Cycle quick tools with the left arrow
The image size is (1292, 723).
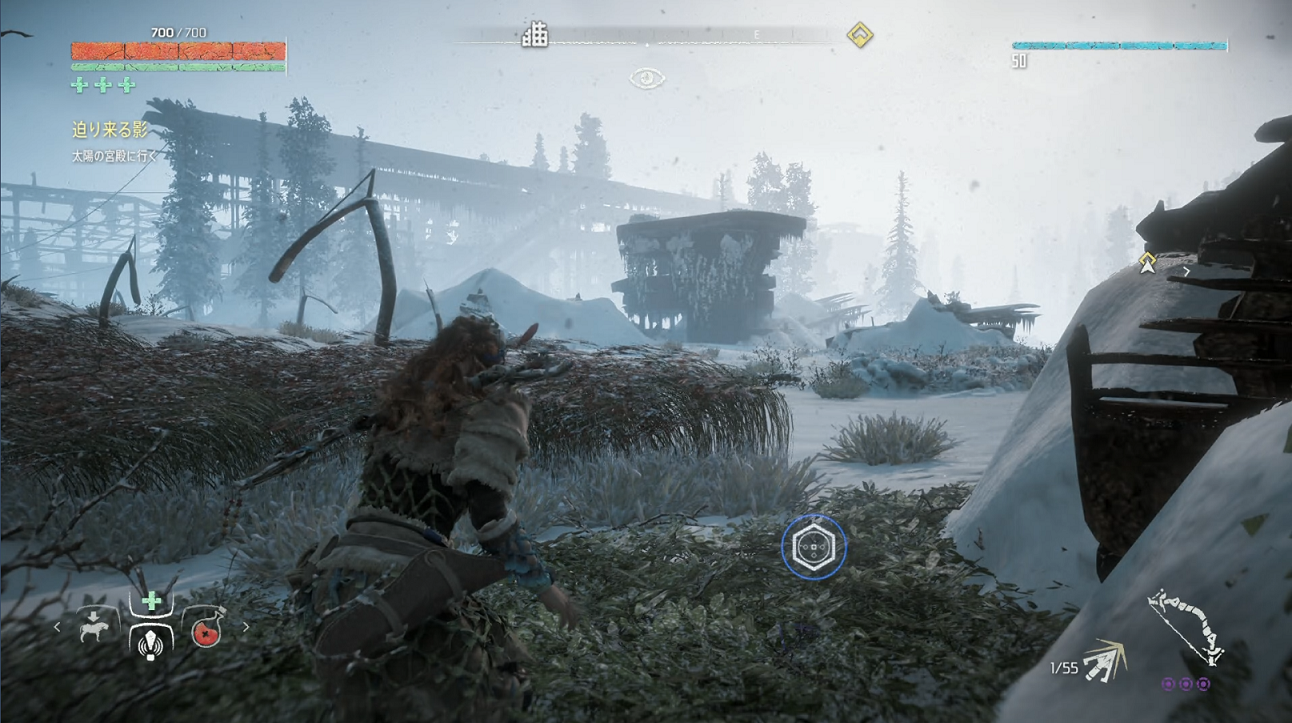(57, 628)
